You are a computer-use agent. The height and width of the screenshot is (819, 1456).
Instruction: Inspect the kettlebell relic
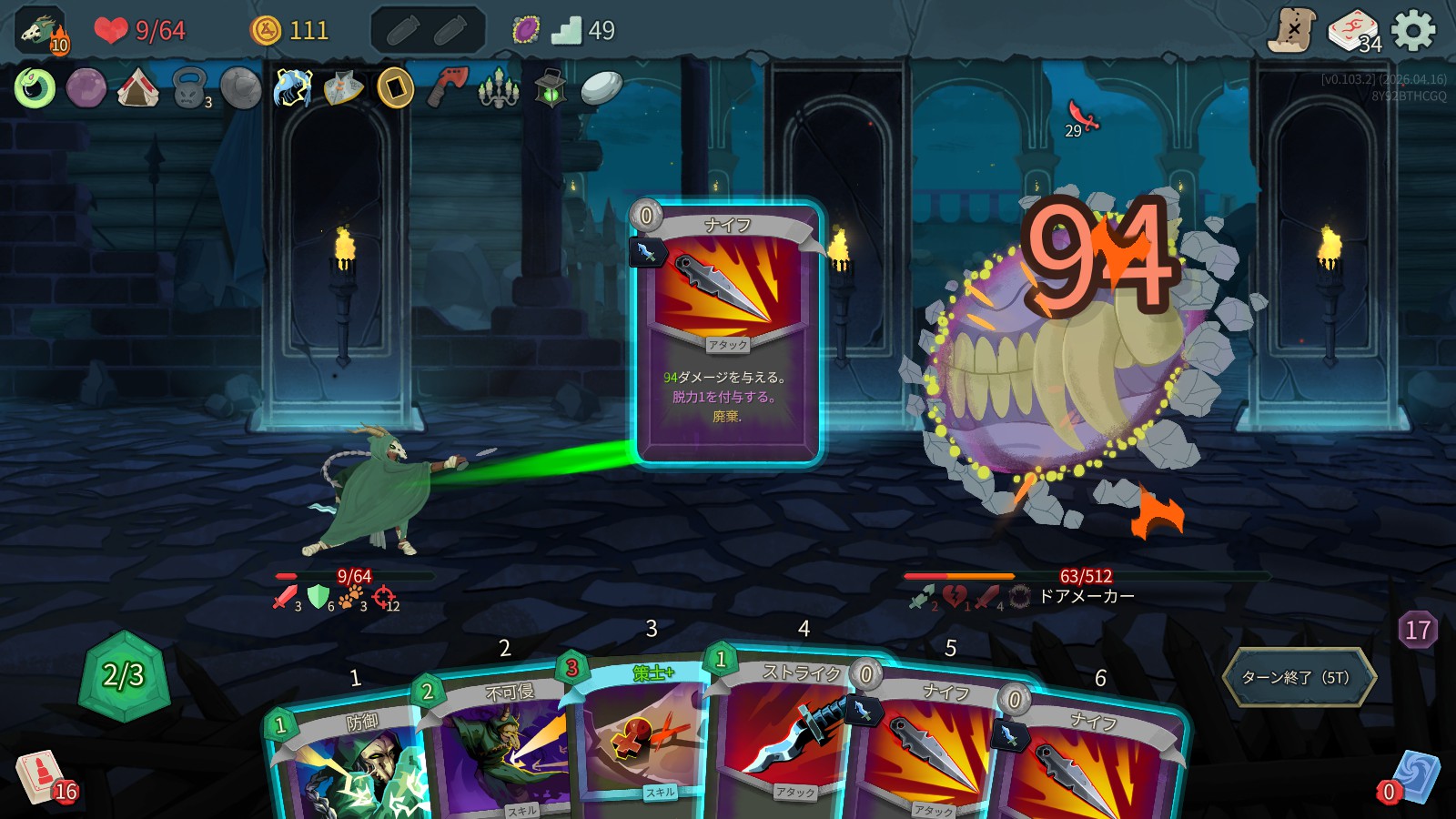tap(189, 88)
